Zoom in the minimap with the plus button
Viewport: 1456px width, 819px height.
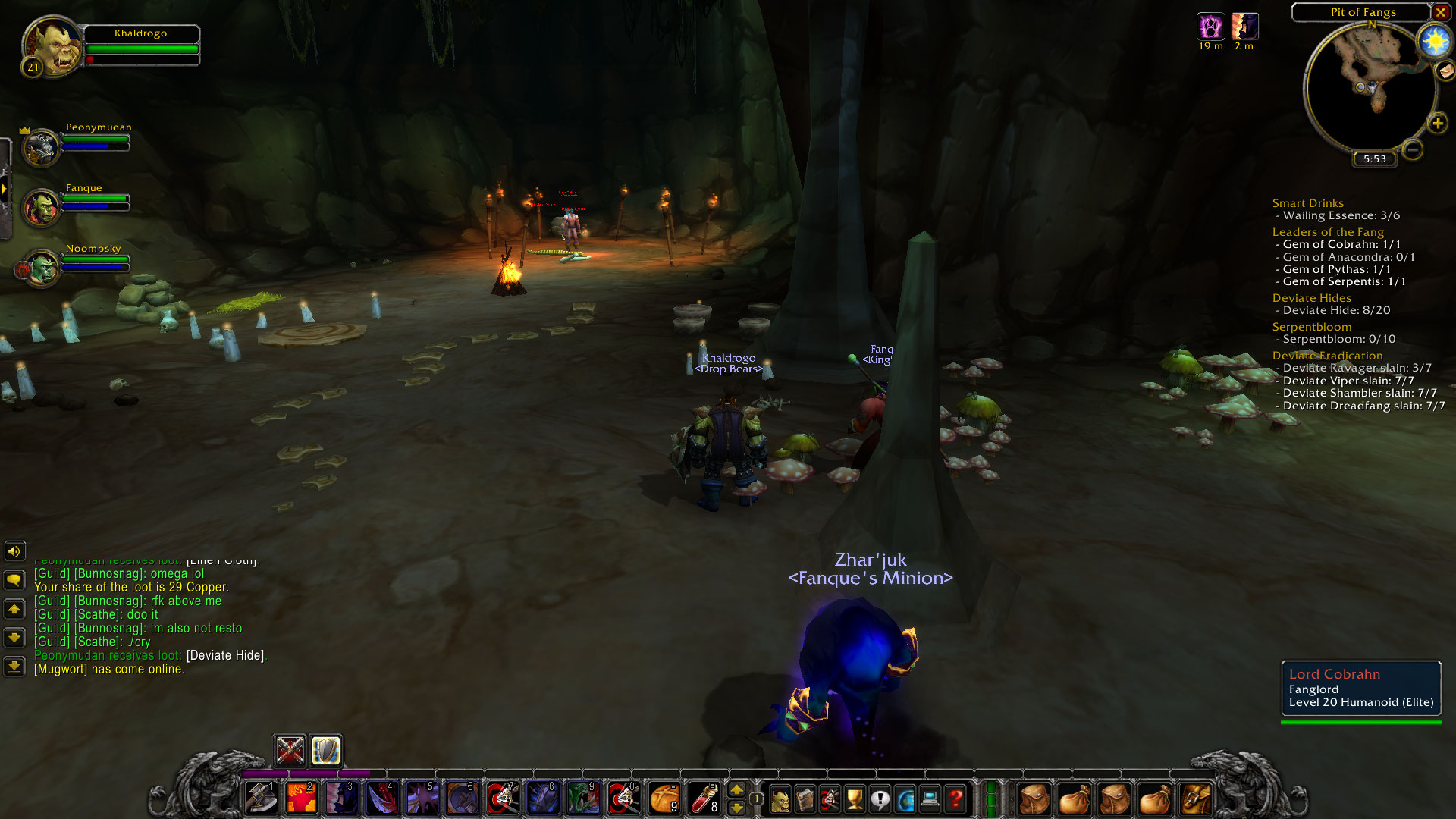point(1437,122)
